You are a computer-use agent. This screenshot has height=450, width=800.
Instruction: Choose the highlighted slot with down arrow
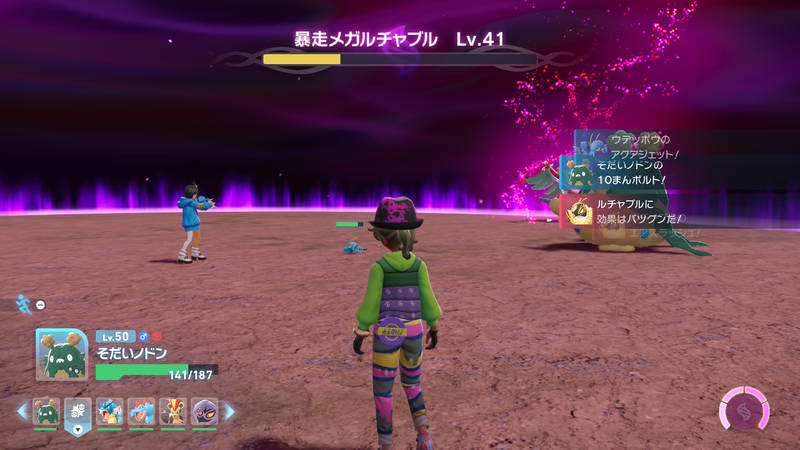pos(78,412)
